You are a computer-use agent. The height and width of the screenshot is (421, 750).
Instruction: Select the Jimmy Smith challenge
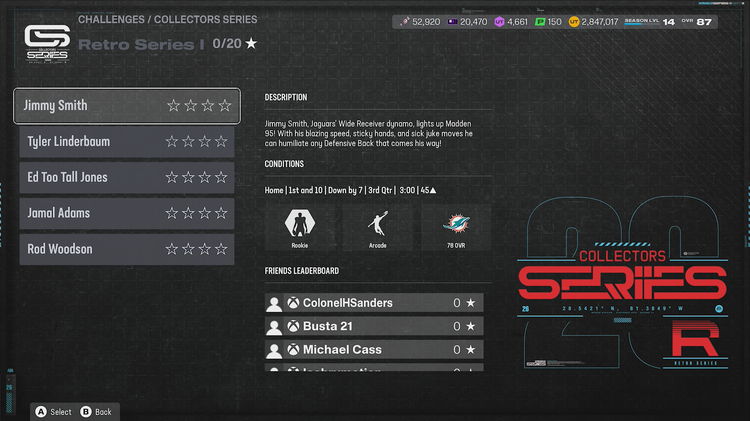[x=126, y=105]
